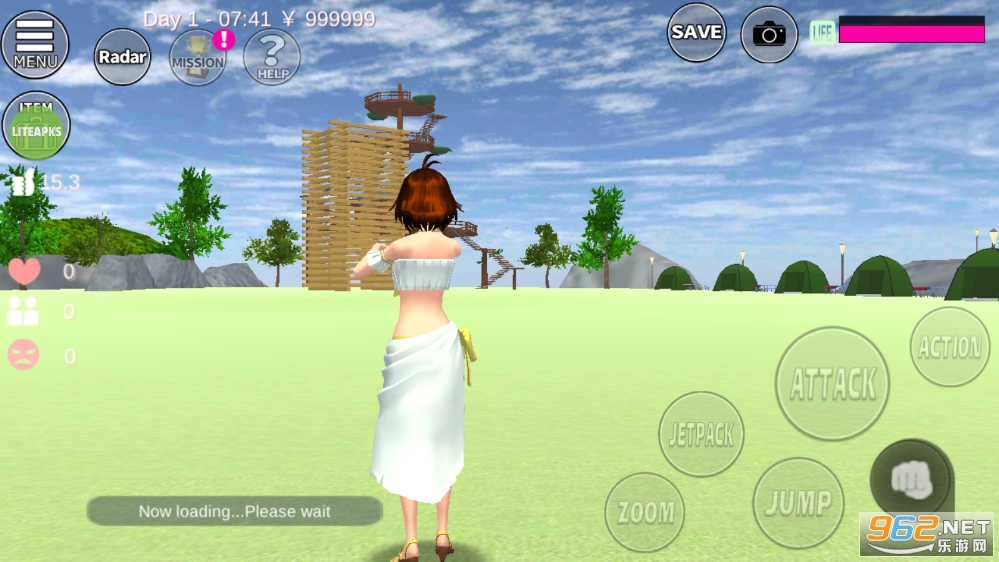Tap the SAVE button
Viewport: 999px width, 562px height.
[697, 33]
